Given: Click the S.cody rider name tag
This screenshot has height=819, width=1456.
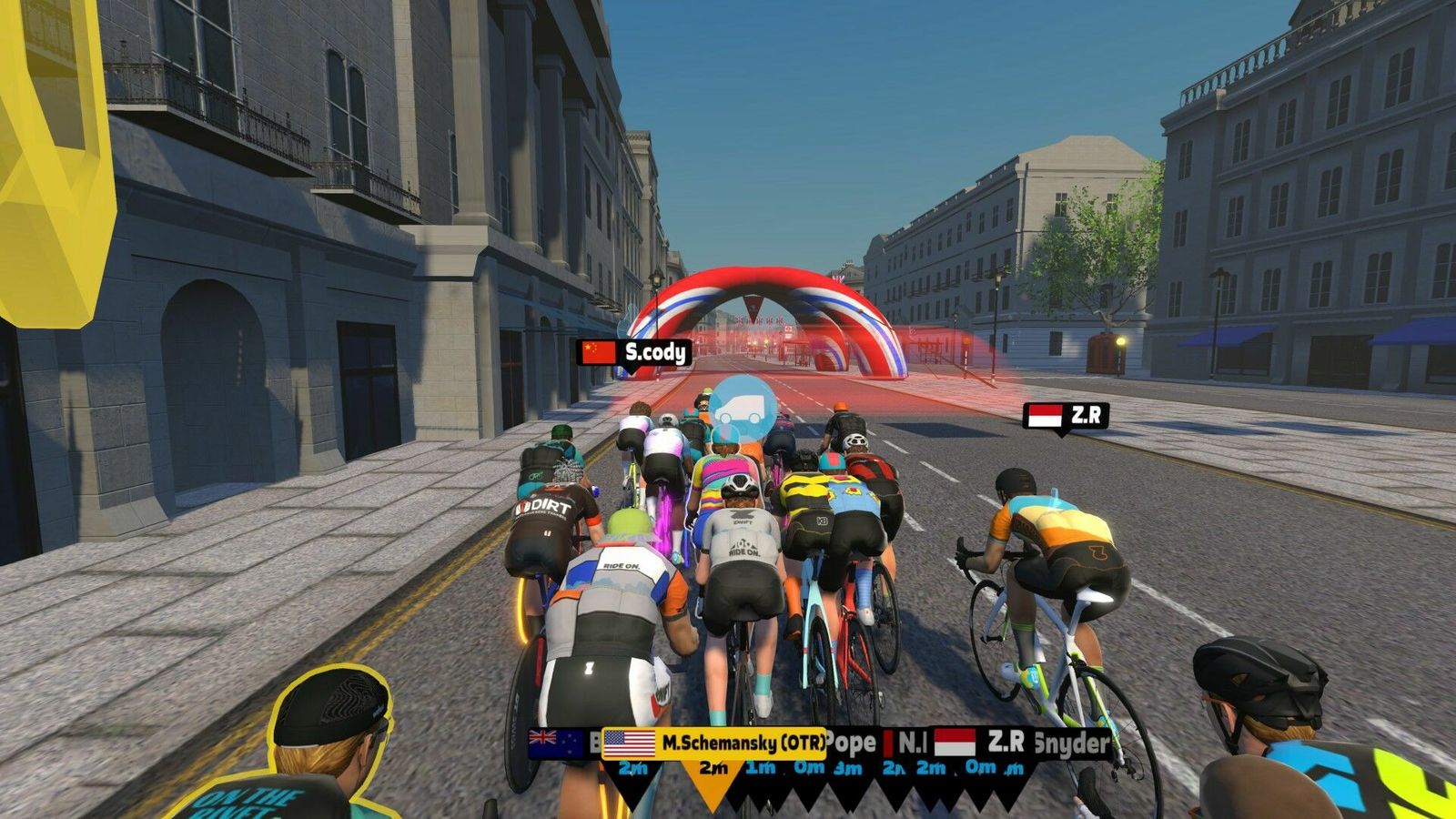Looking at the screenshot, I should tap(634, 352).
